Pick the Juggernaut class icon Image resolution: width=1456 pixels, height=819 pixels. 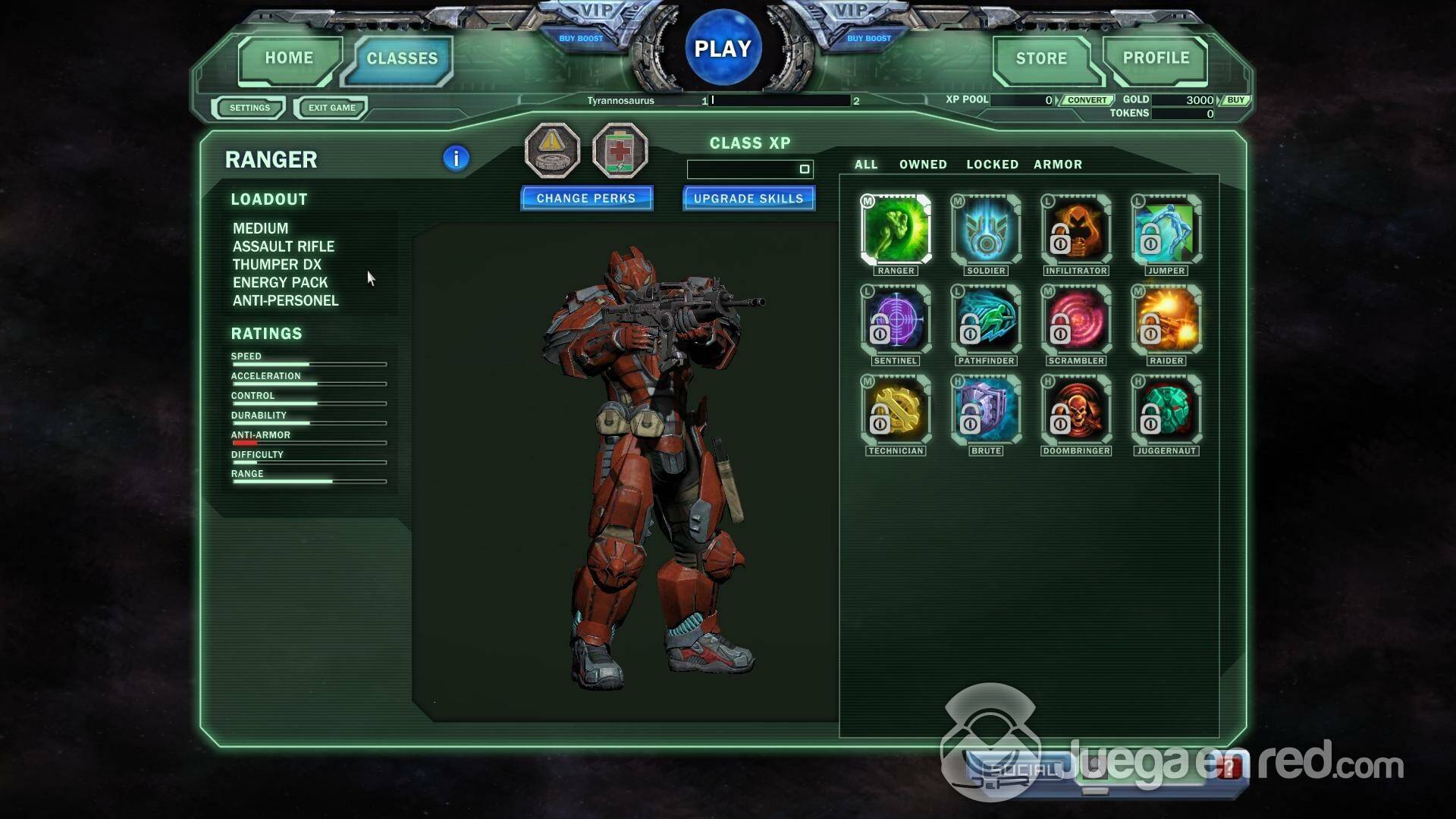point(1166,410)
